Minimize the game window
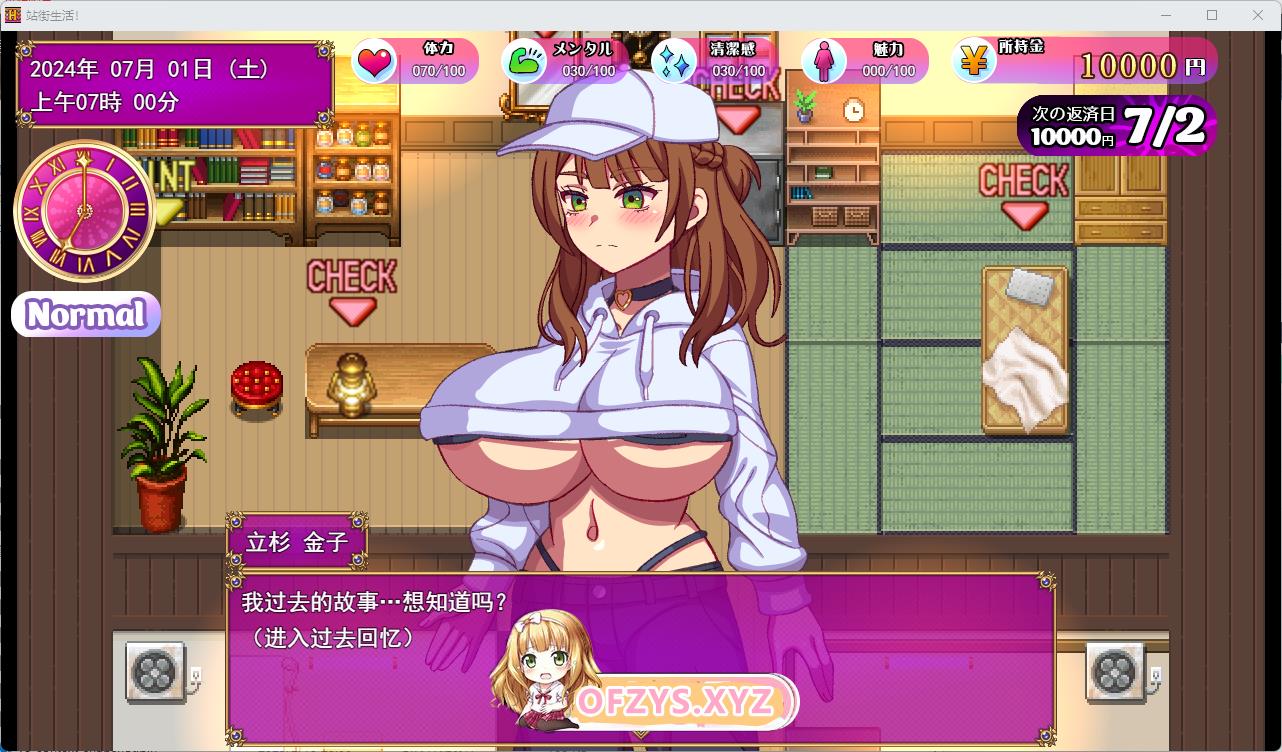The image size is (1282, 752). [x=1166, y=15]
